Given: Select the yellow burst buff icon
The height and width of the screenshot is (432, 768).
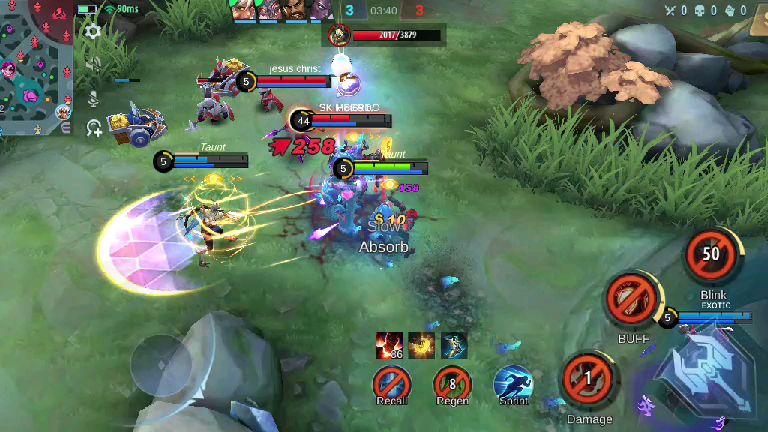Looking at the screenshot, I should 421,345.
